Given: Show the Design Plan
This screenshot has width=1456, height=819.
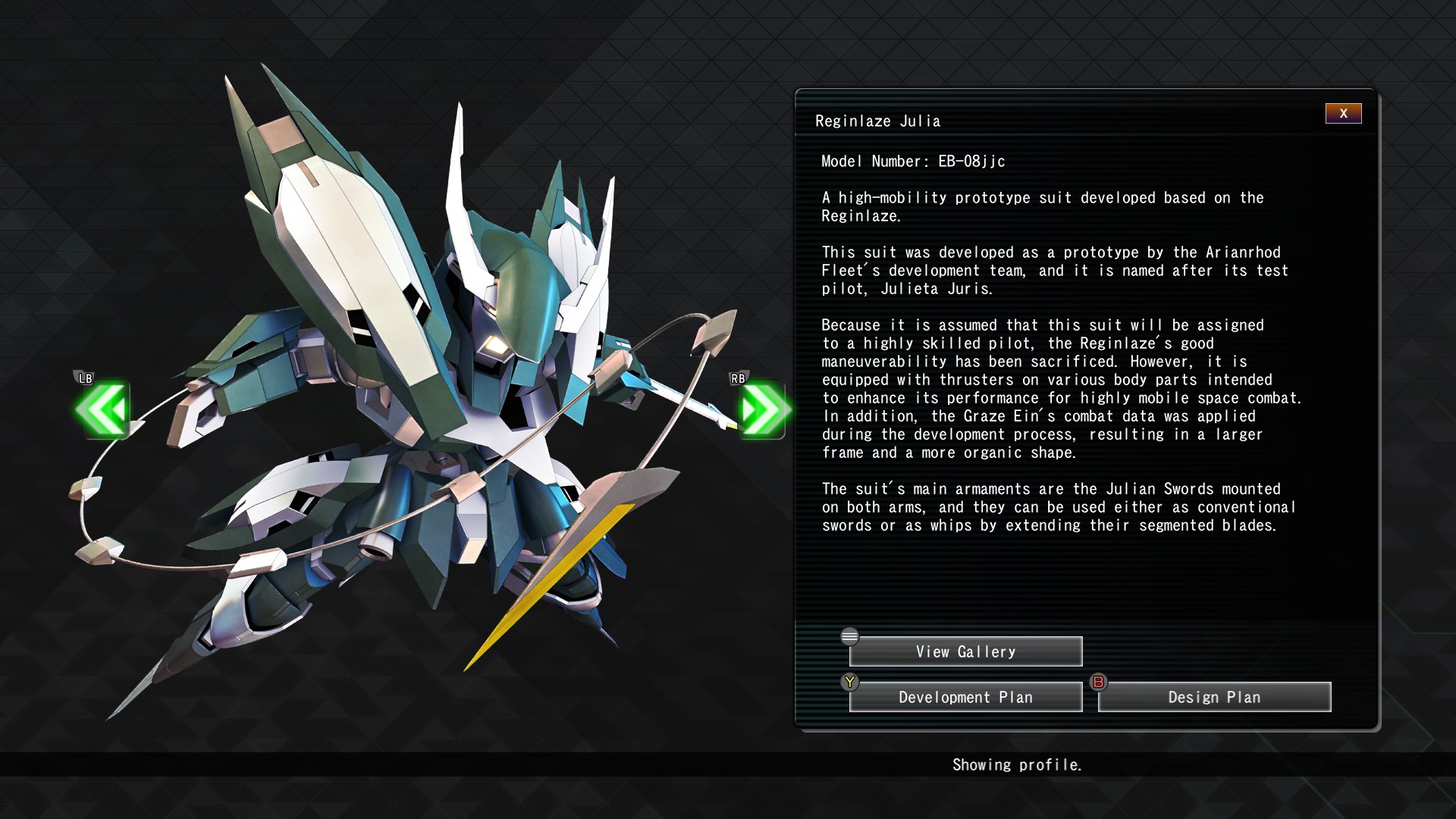Looking at the screenshot, I should pyautogui.click(x=1214, y=698).
